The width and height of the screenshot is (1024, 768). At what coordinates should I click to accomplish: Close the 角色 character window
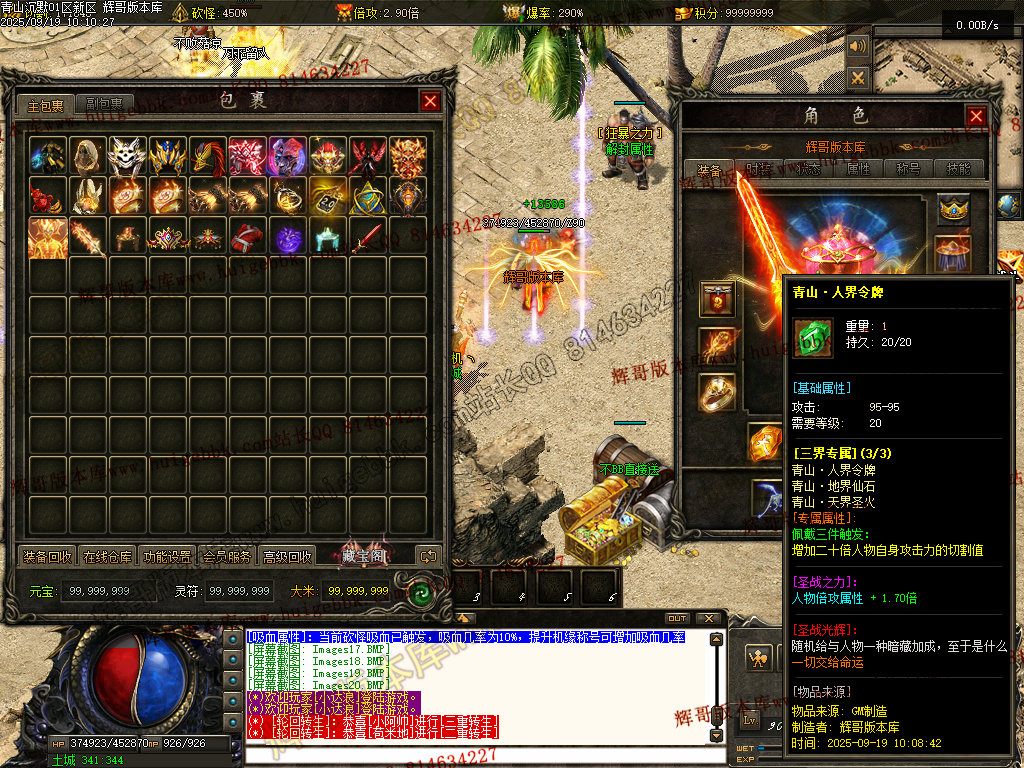click(976, 116)
